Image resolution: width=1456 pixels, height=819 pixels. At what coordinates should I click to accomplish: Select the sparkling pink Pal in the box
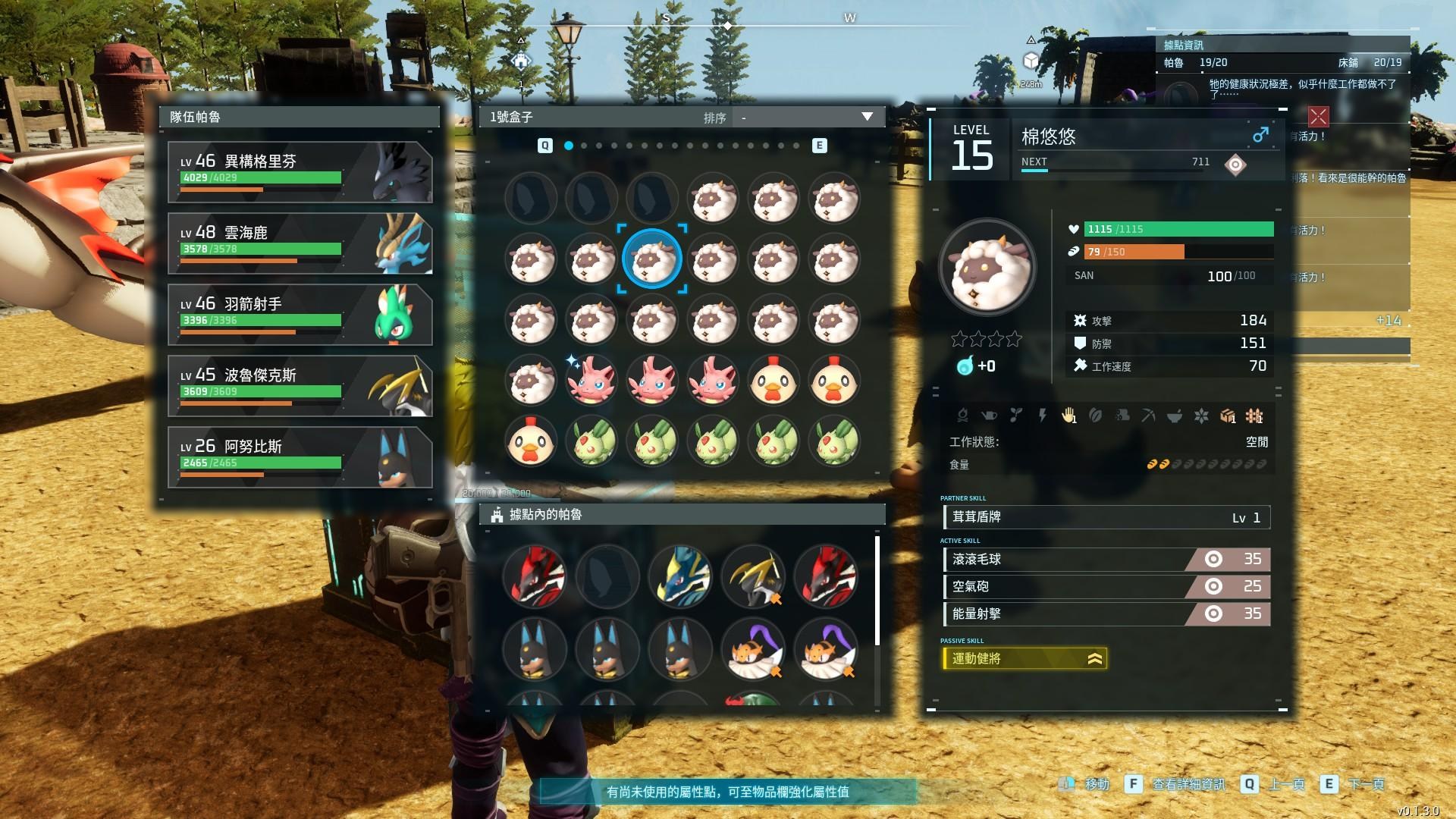click(591, 380)
